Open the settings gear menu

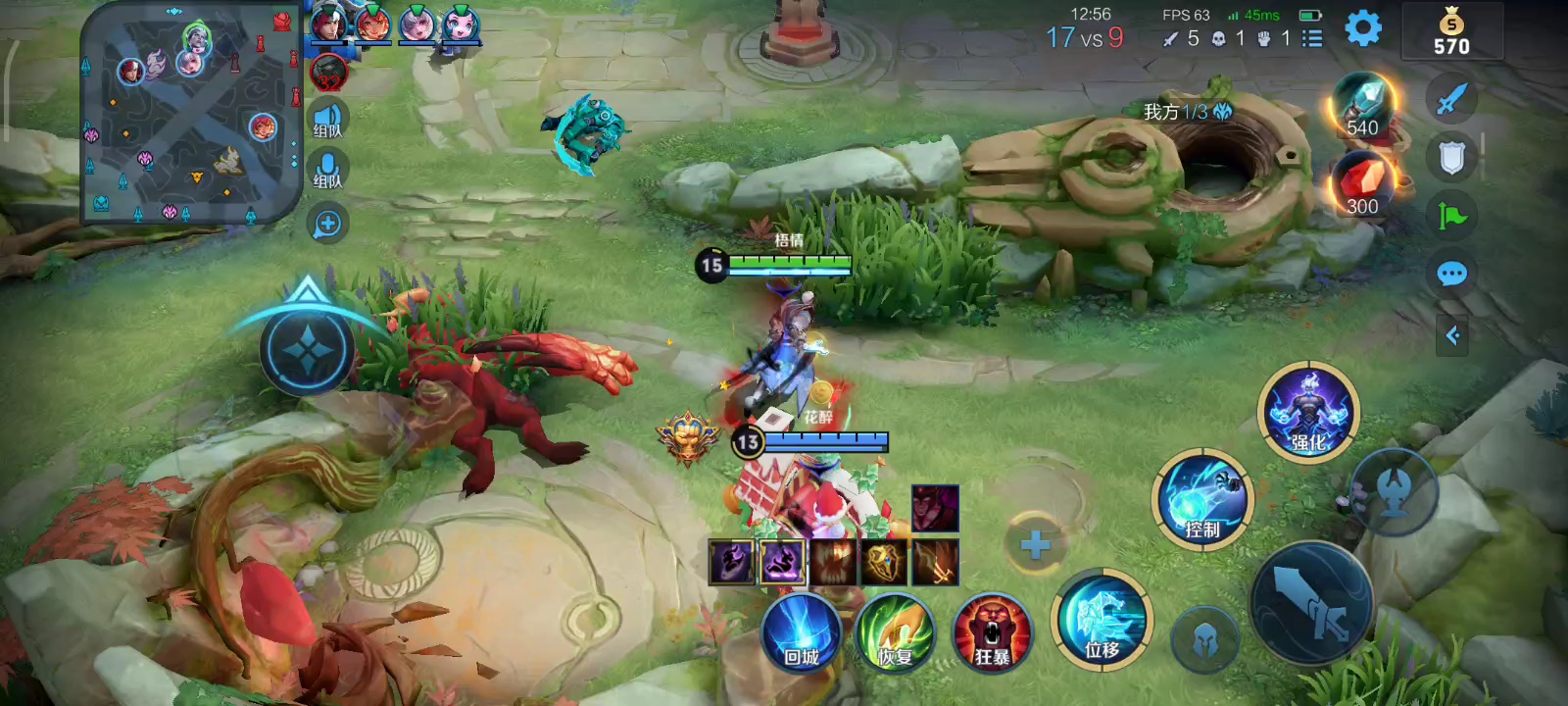pos(1363,28)
